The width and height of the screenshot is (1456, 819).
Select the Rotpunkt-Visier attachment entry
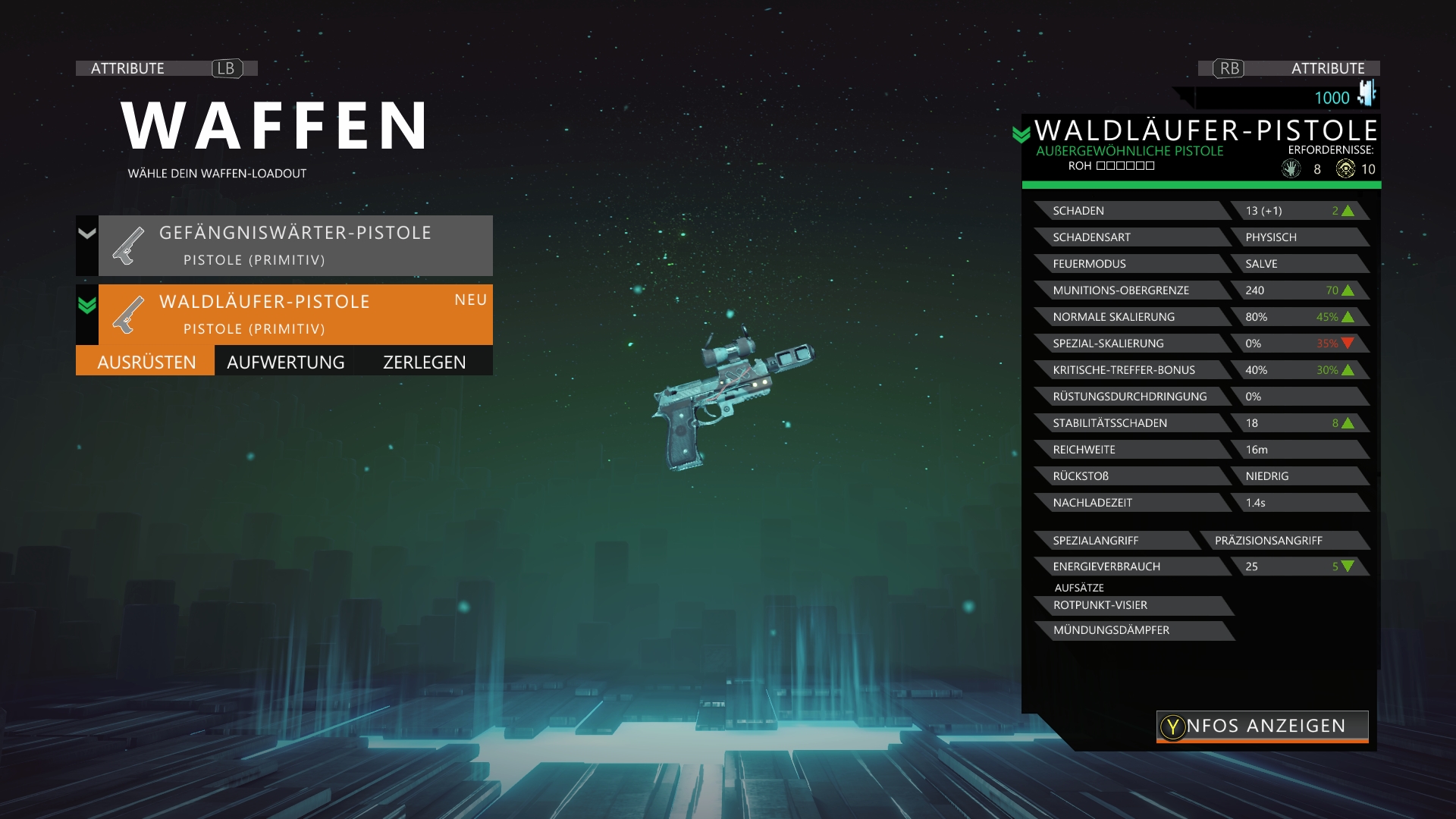tap(1131, 605)
